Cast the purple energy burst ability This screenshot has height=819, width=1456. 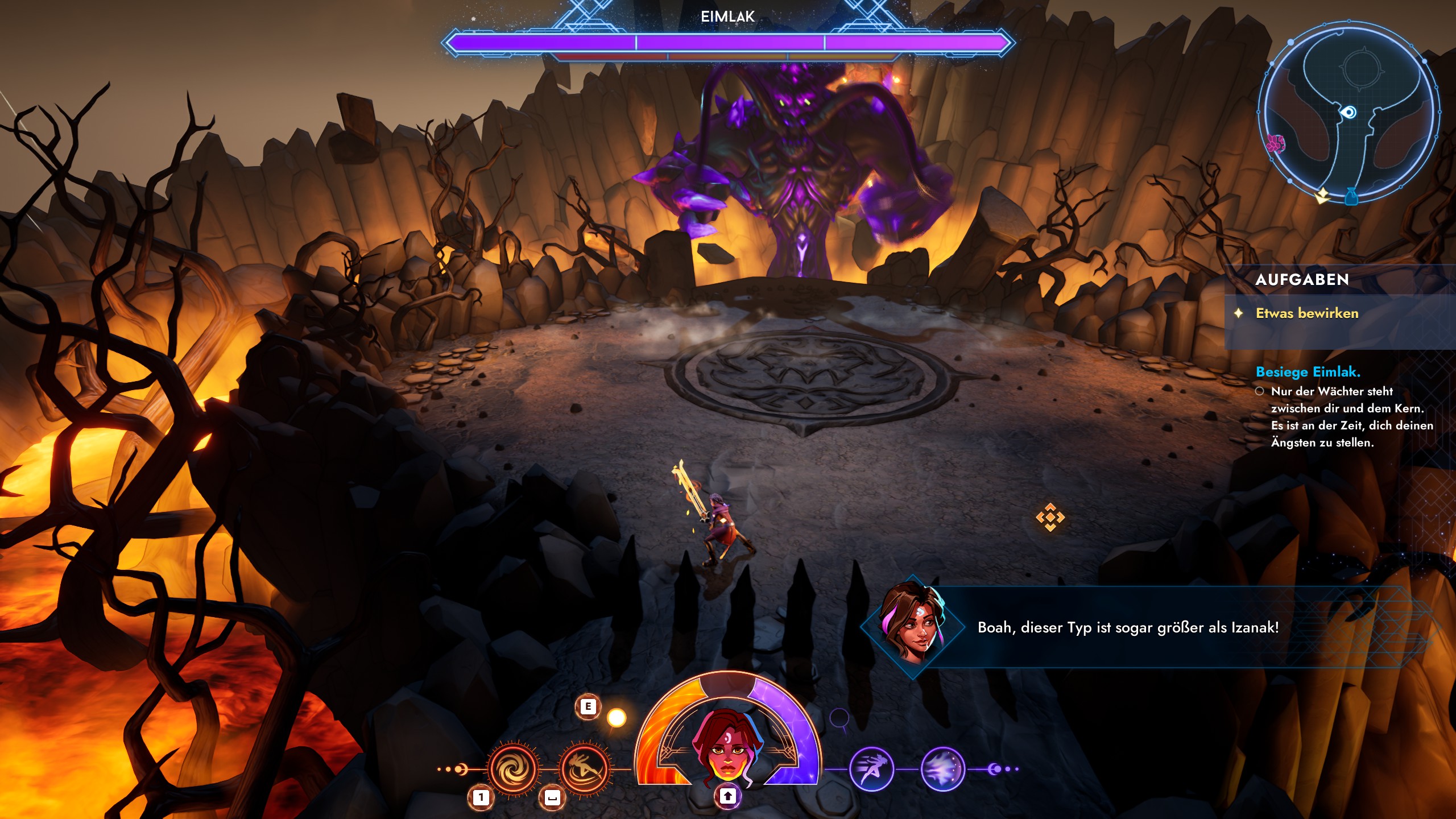[x=942, y=770]
